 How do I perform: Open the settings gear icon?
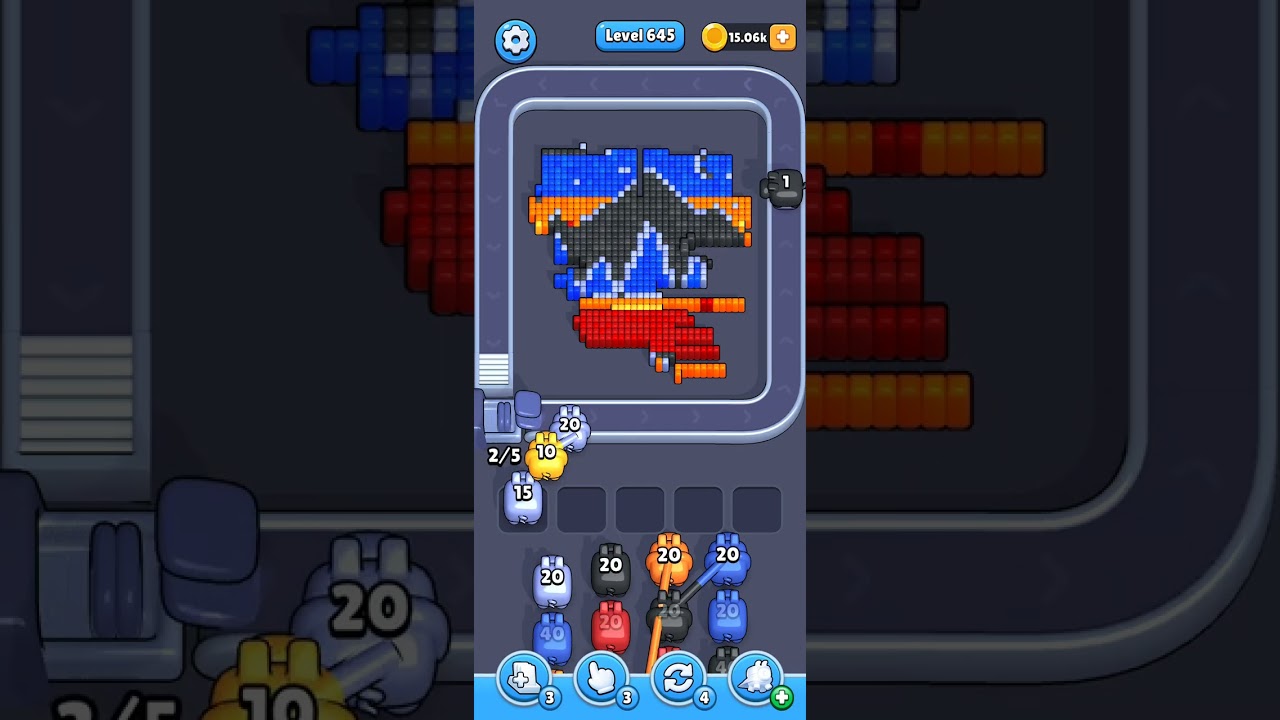click(516, 38)
